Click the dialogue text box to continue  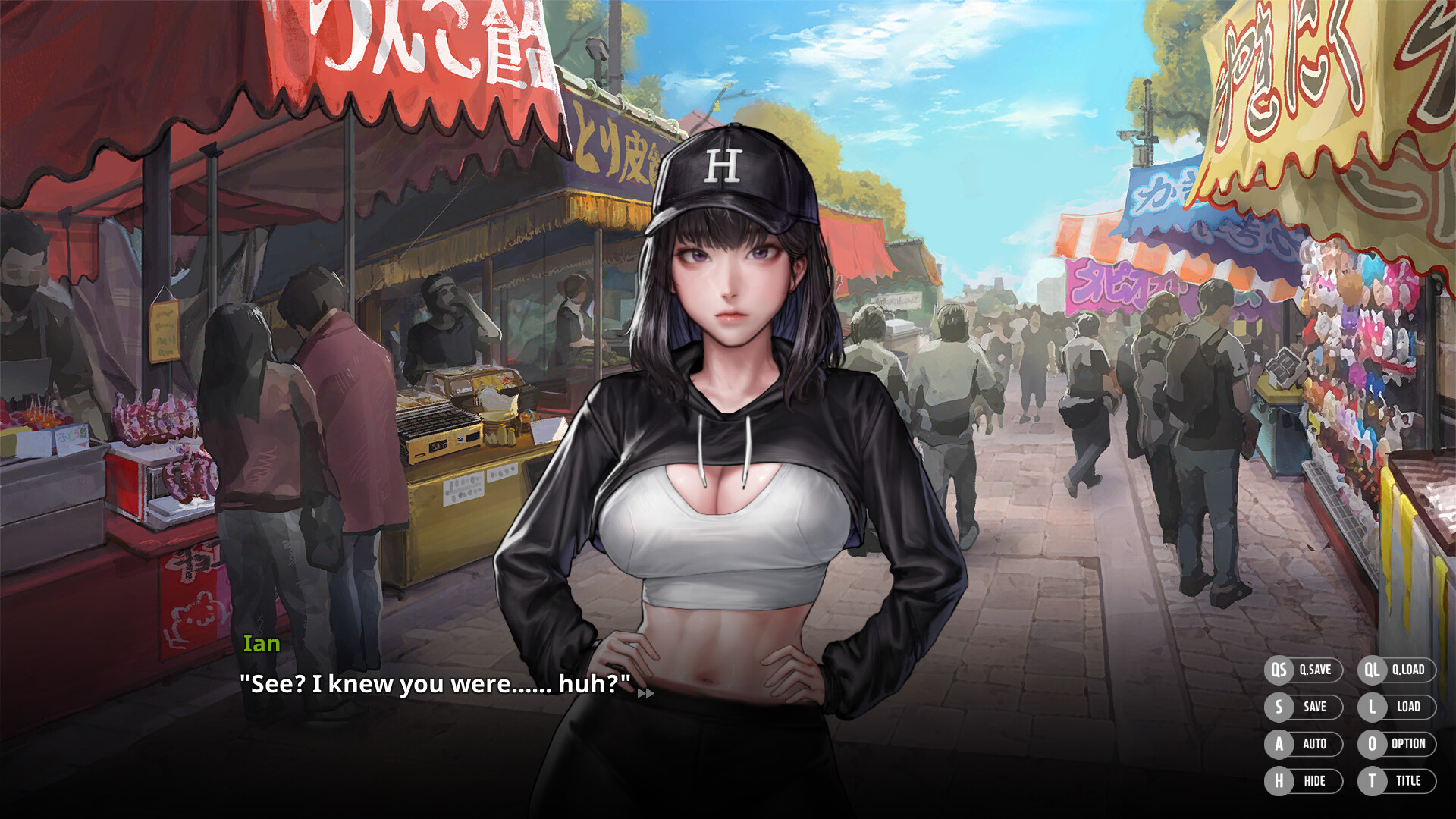click(434, 683)
